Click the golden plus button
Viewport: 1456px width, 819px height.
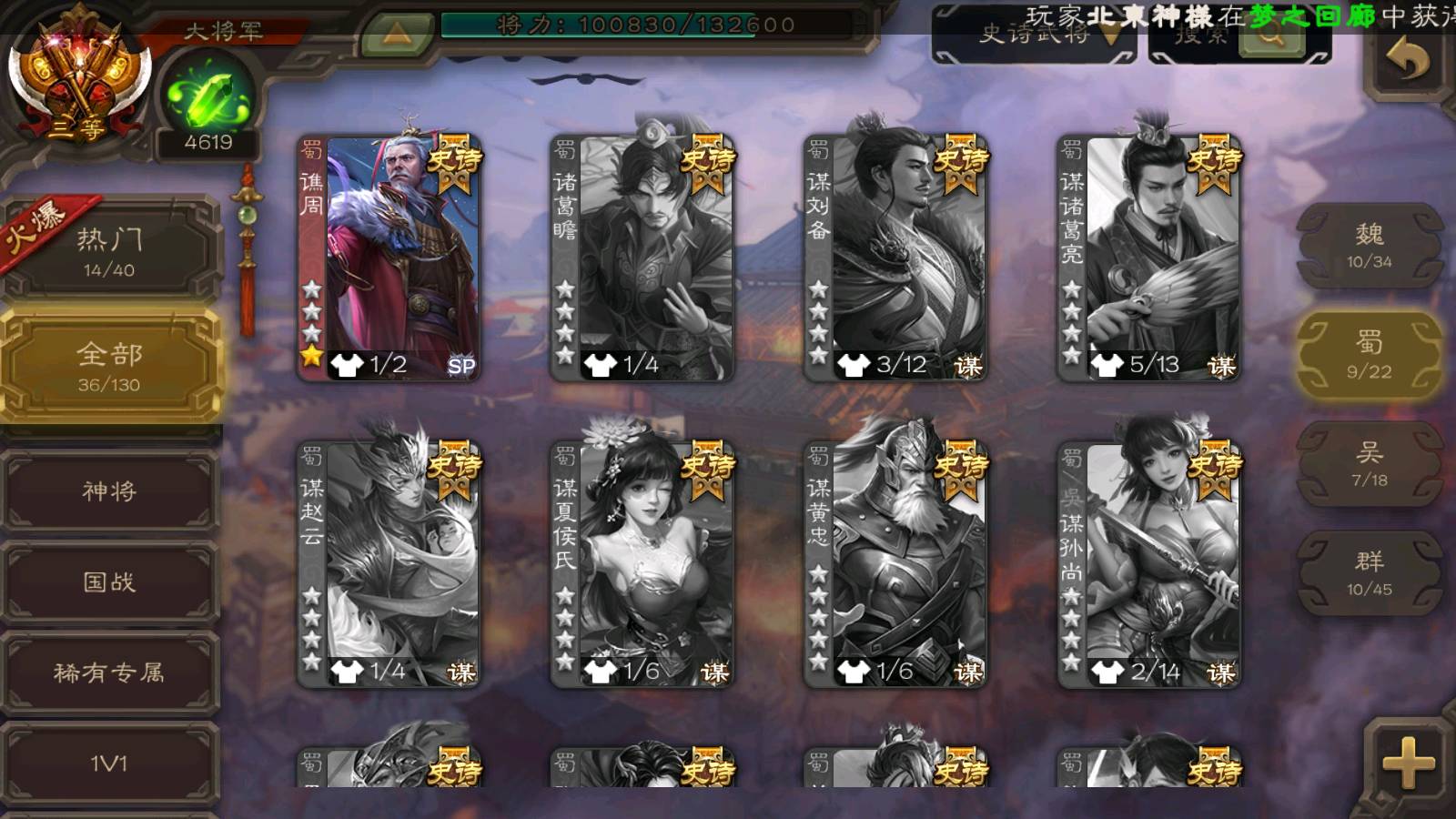click(x=1408, y=762)
